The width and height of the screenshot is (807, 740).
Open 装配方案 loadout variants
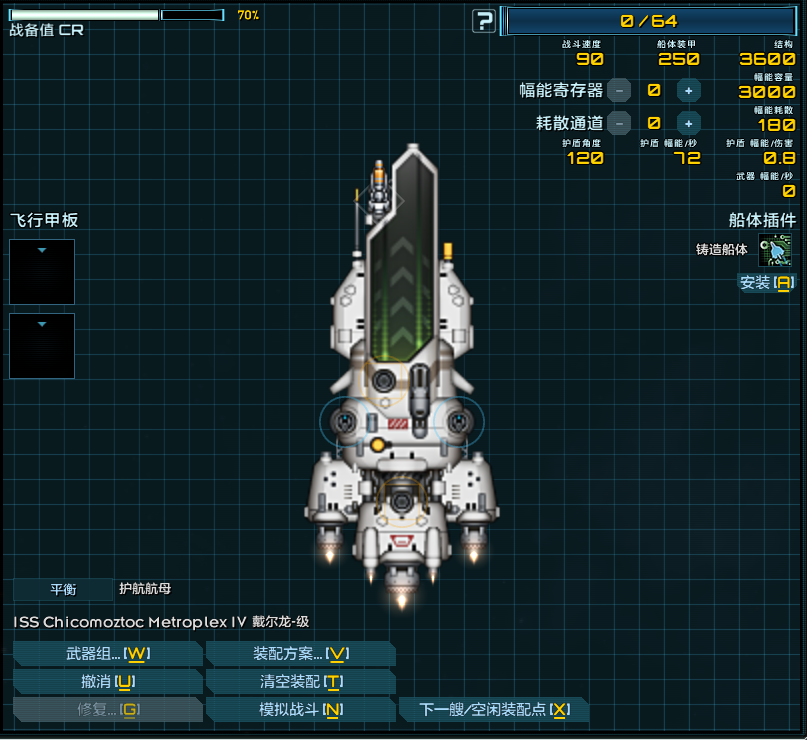point(300,654)
